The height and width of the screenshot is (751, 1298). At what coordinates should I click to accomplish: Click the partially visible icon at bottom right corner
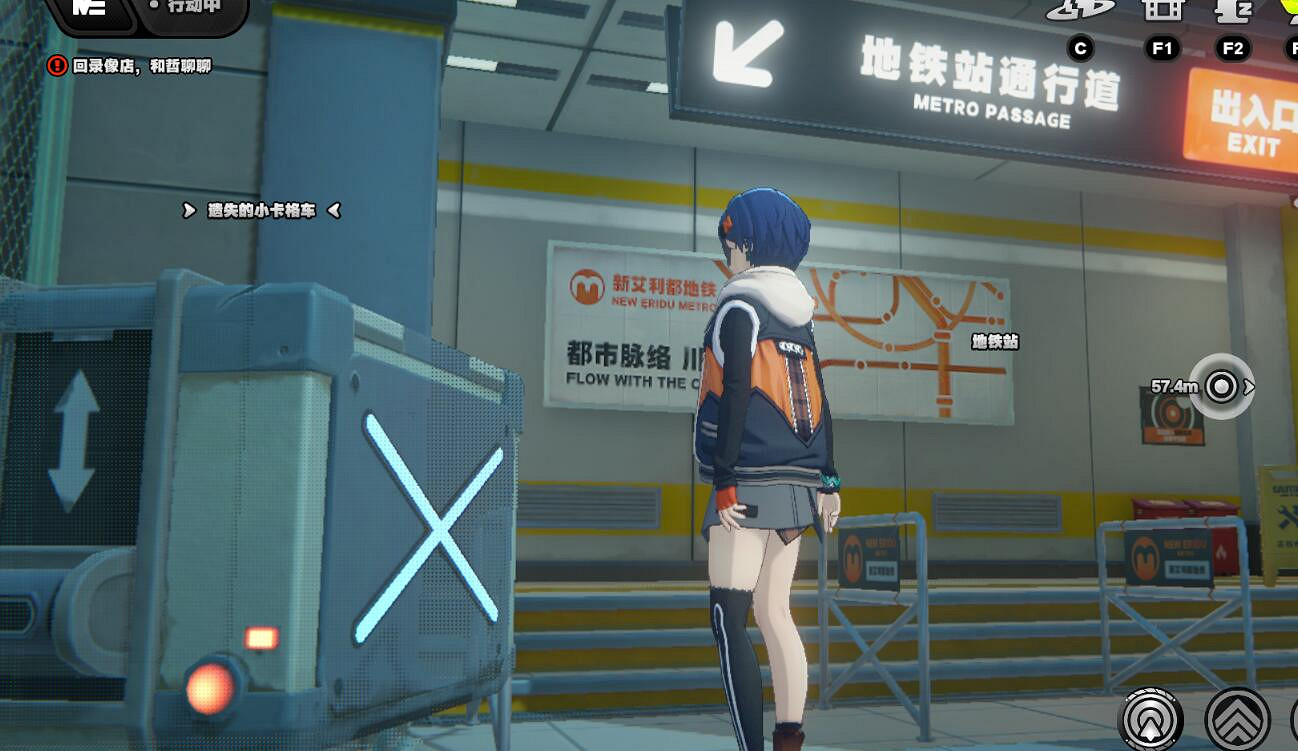(x=1293, y=720)
